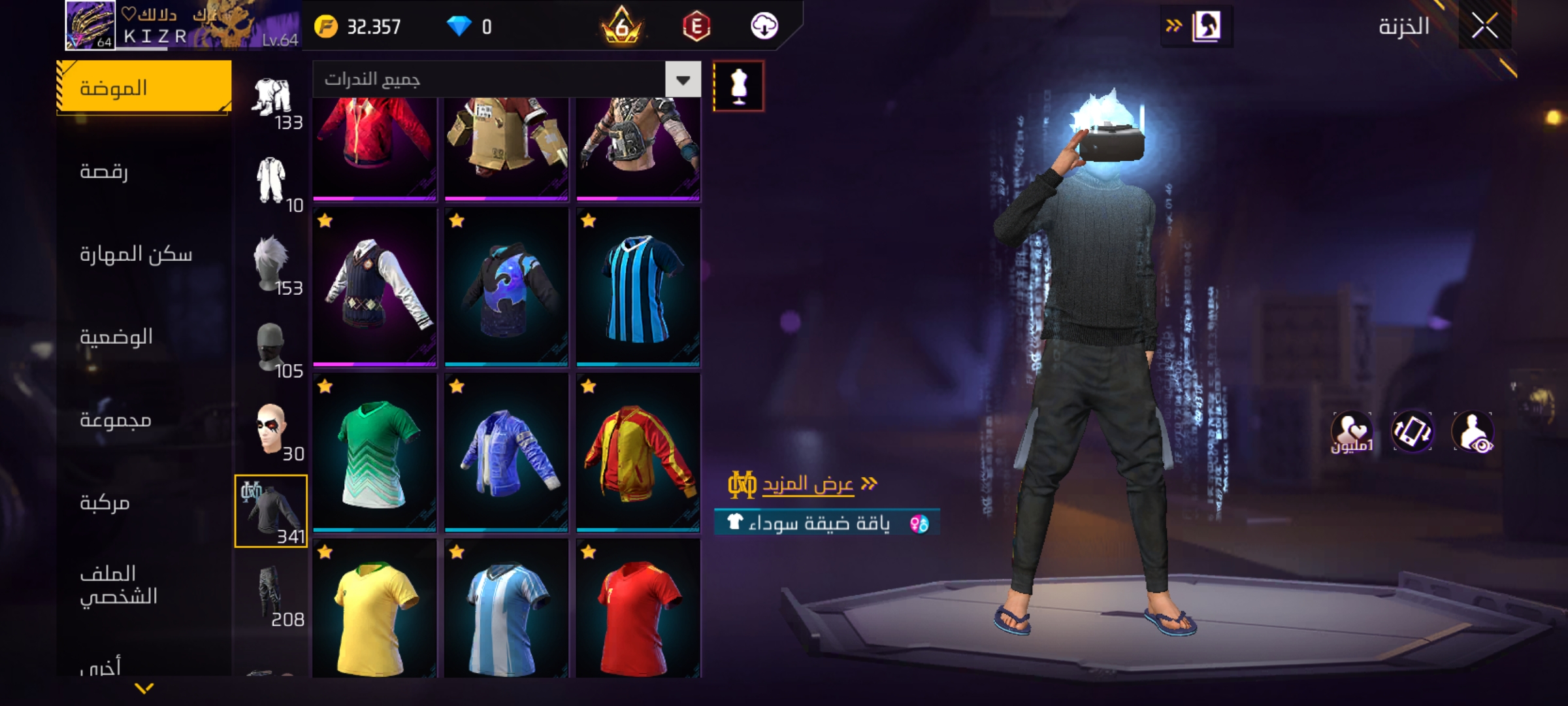Click the cloud download icon
Image resolution: width=1568 pixels, height=706 pixels.
[x=764, y=27]
